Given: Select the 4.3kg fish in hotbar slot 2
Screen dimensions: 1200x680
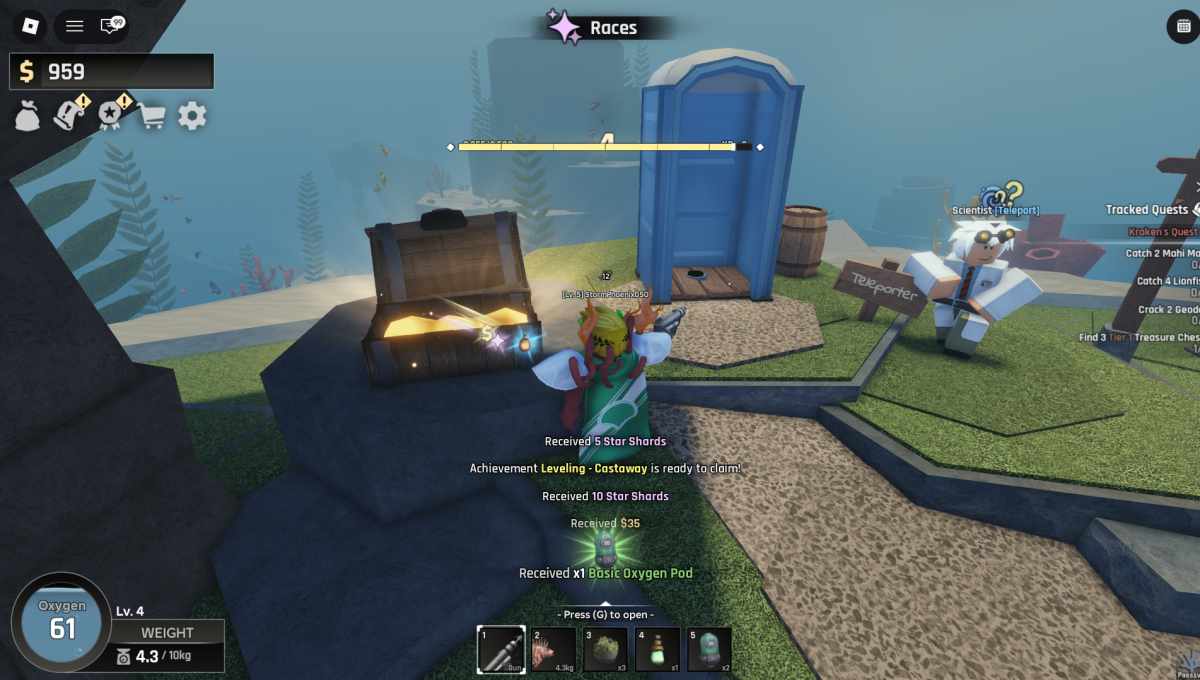Looking at the screenshot, I should [553, 649].
